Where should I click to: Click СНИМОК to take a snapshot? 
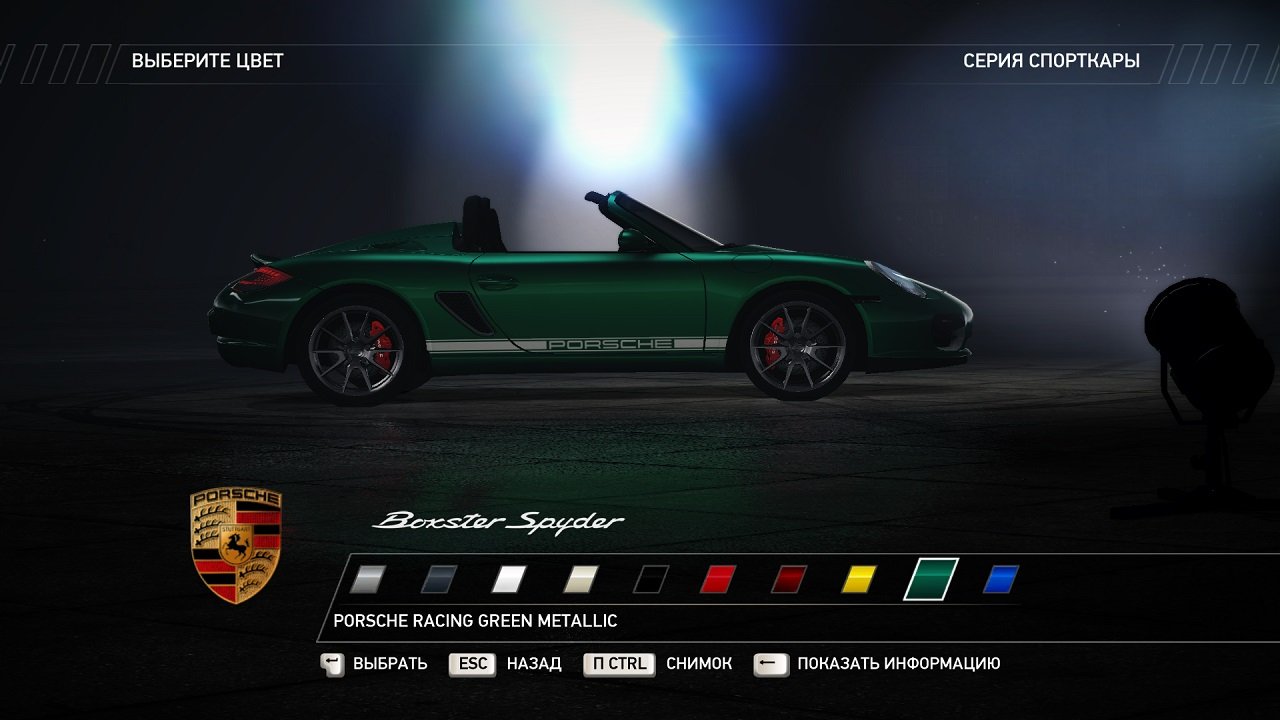[x=700, y=663]
